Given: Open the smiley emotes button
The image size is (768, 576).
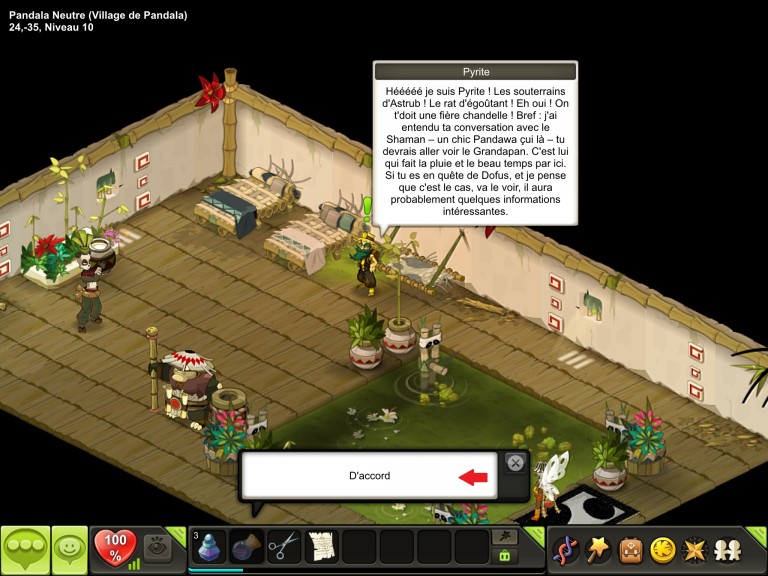Looking at the screenshot, I should click(x=70, y=549).
